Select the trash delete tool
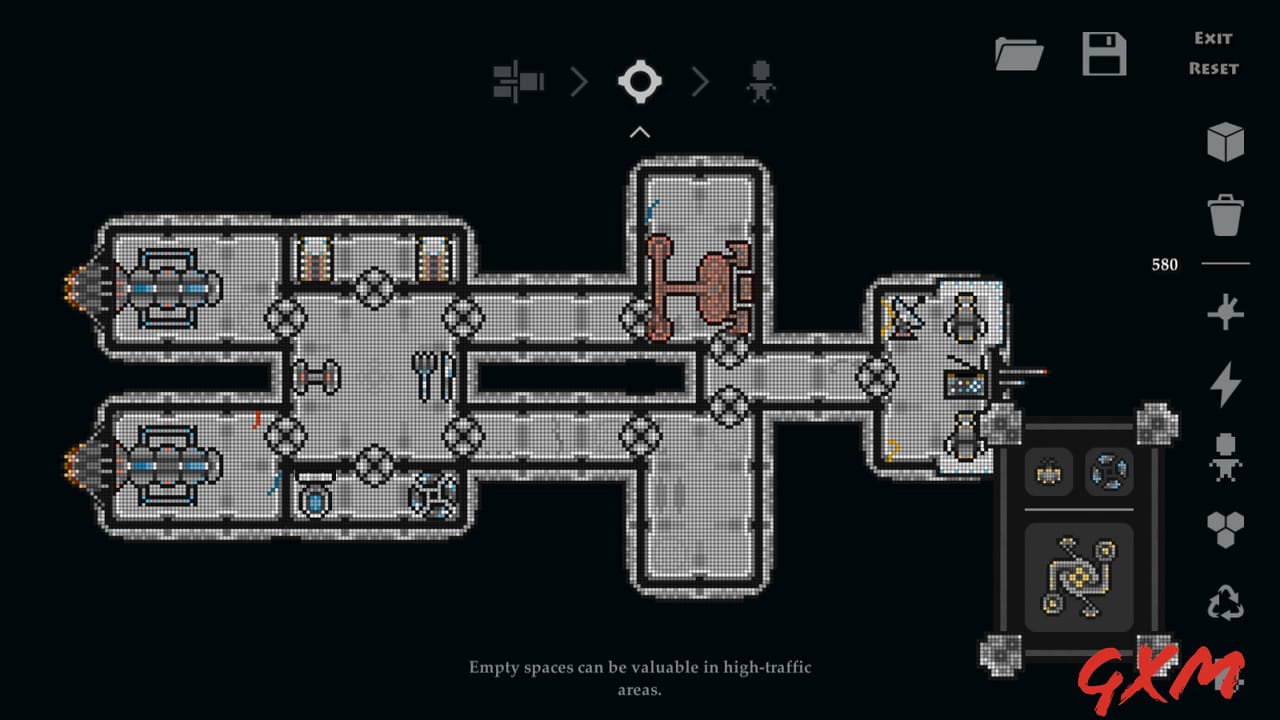 [1226, 215]
